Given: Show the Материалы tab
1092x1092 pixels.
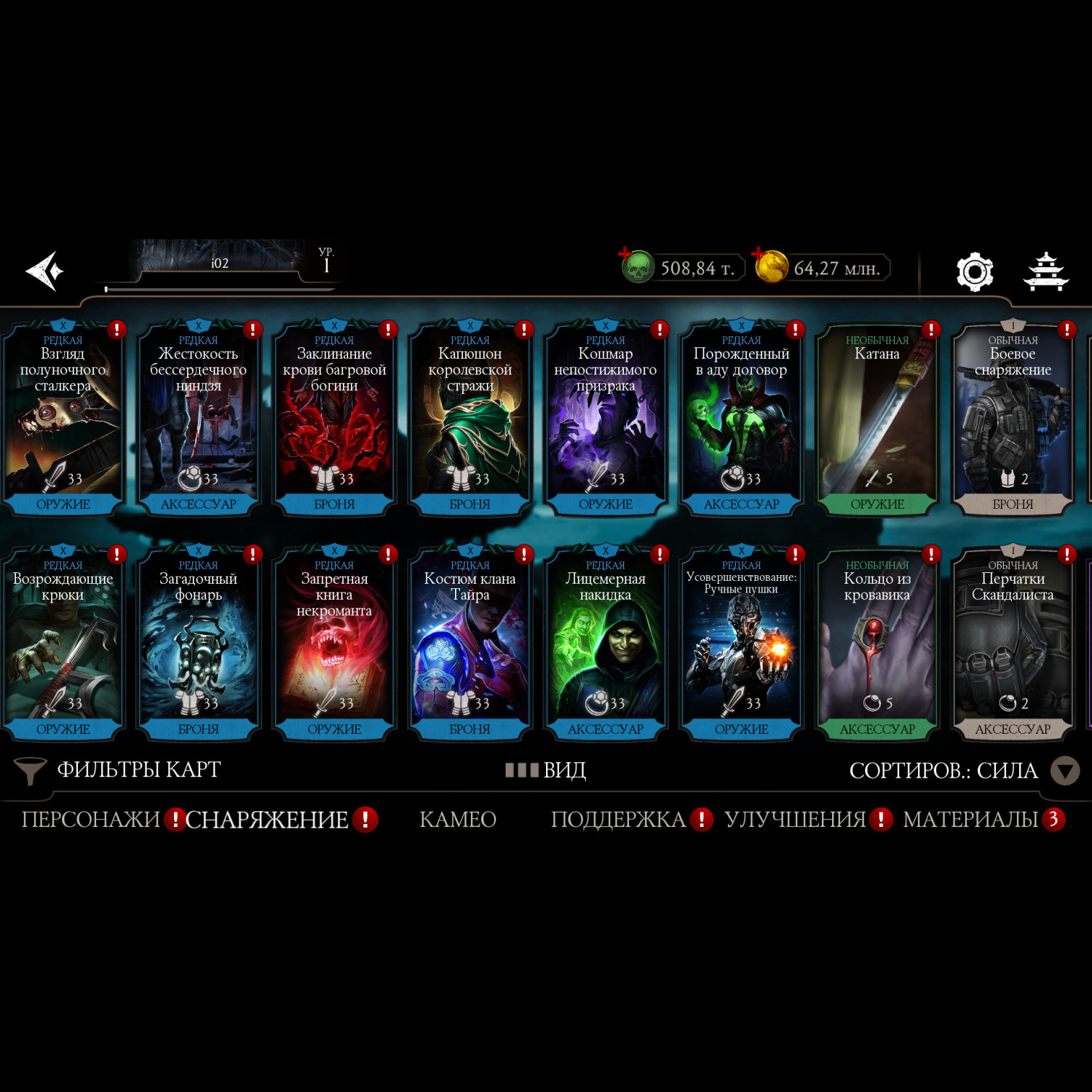Looking at the screenshot, I should coord(970,820).
